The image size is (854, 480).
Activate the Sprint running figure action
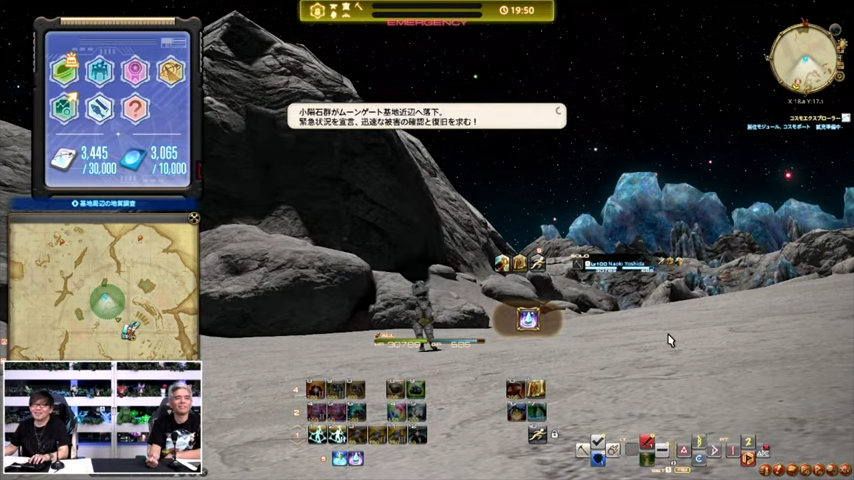pos(537,435)
